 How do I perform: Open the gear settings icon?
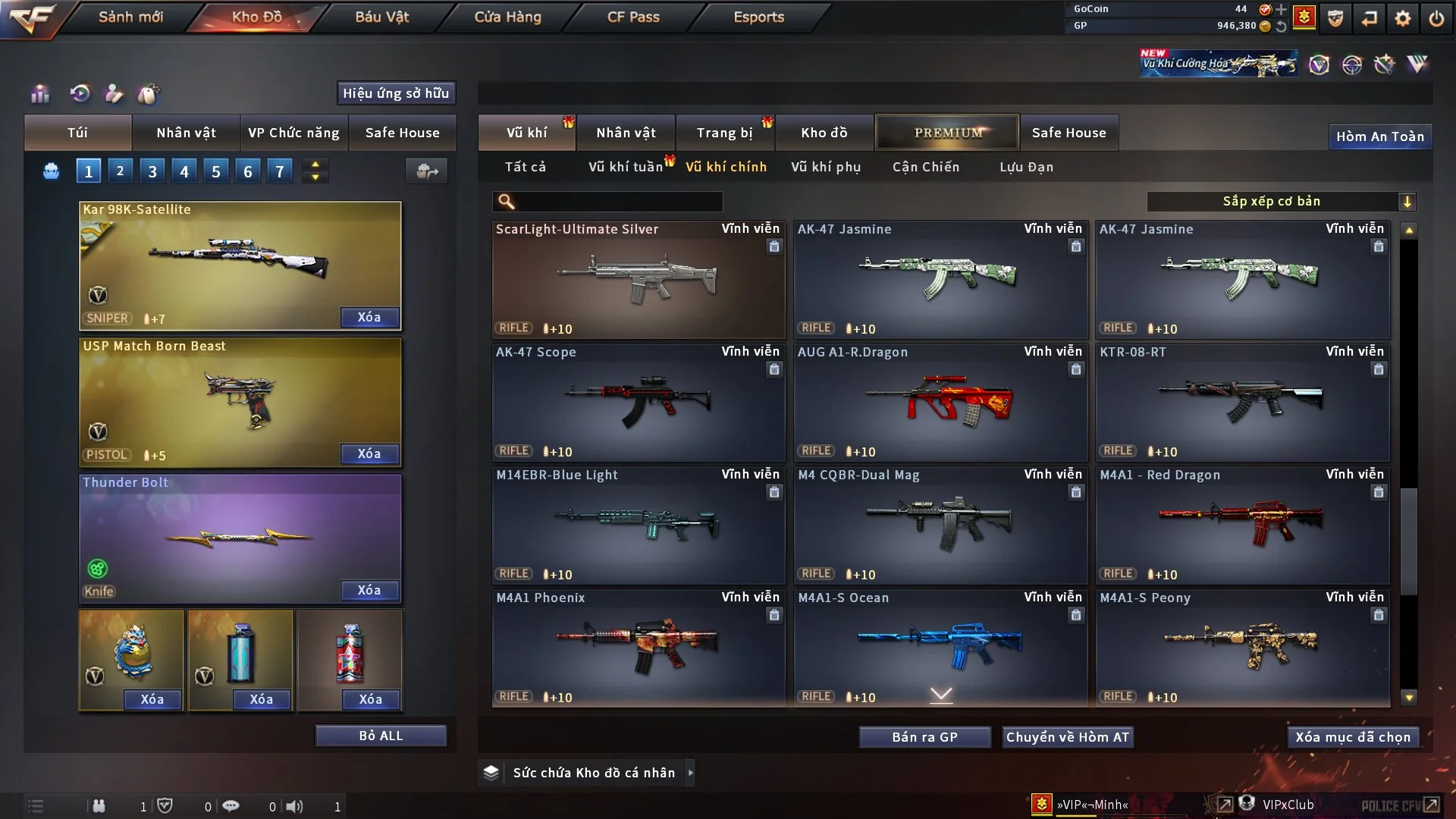tap(1403, 18)
